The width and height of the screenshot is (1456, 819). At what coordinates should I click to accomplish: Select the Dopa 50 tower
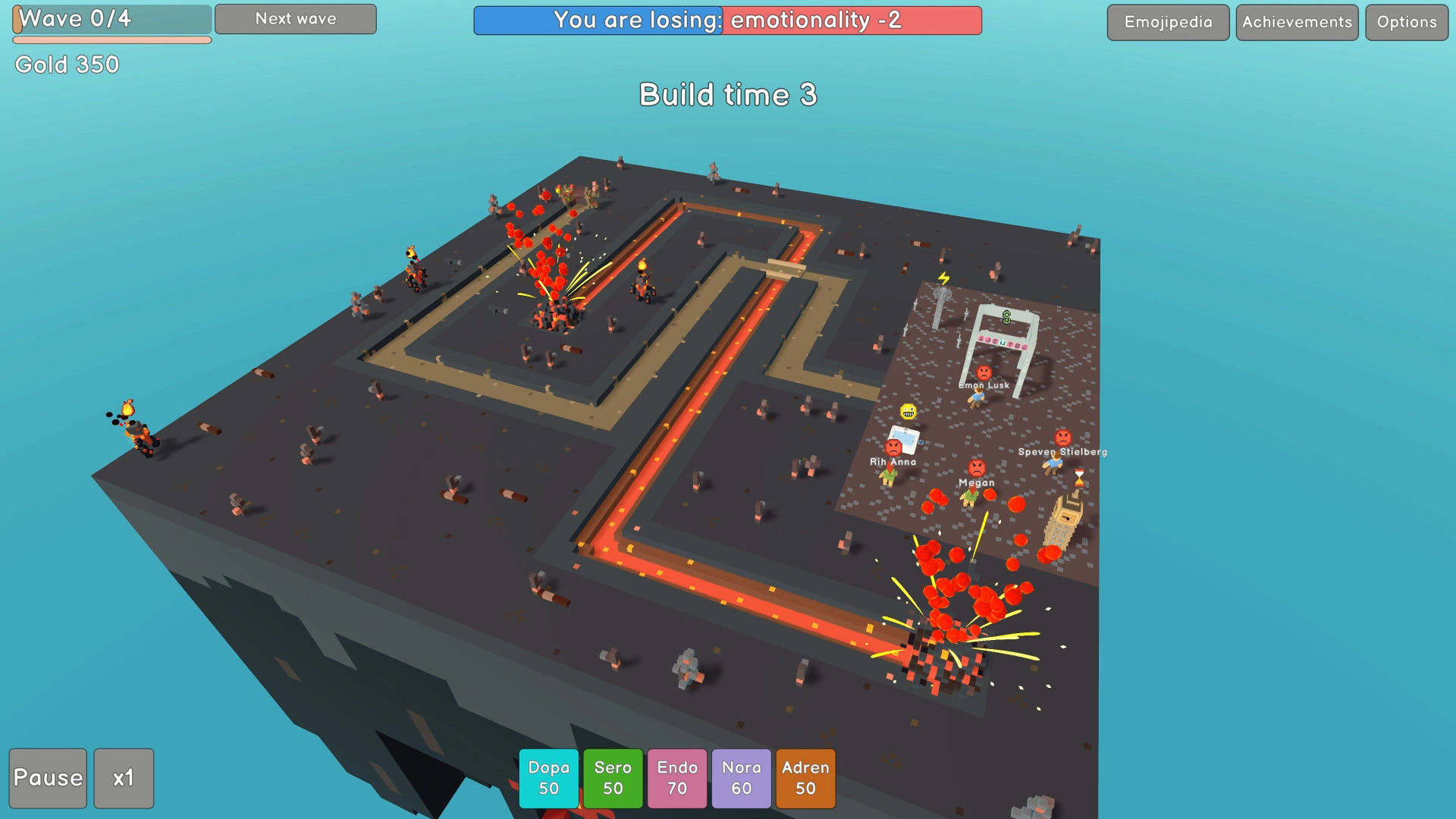point(548,778)
